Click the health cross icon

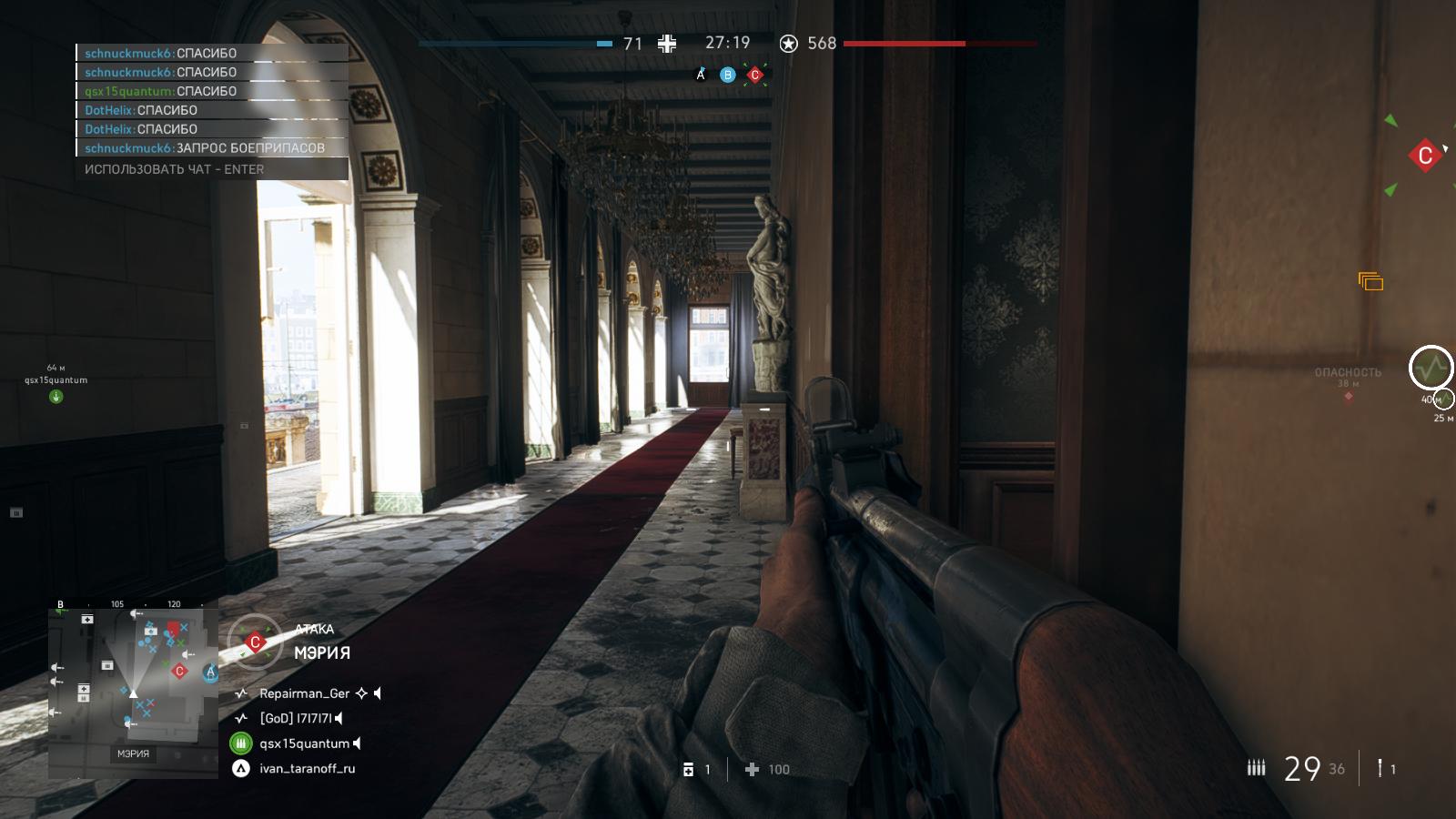click(x=752, y=770)
